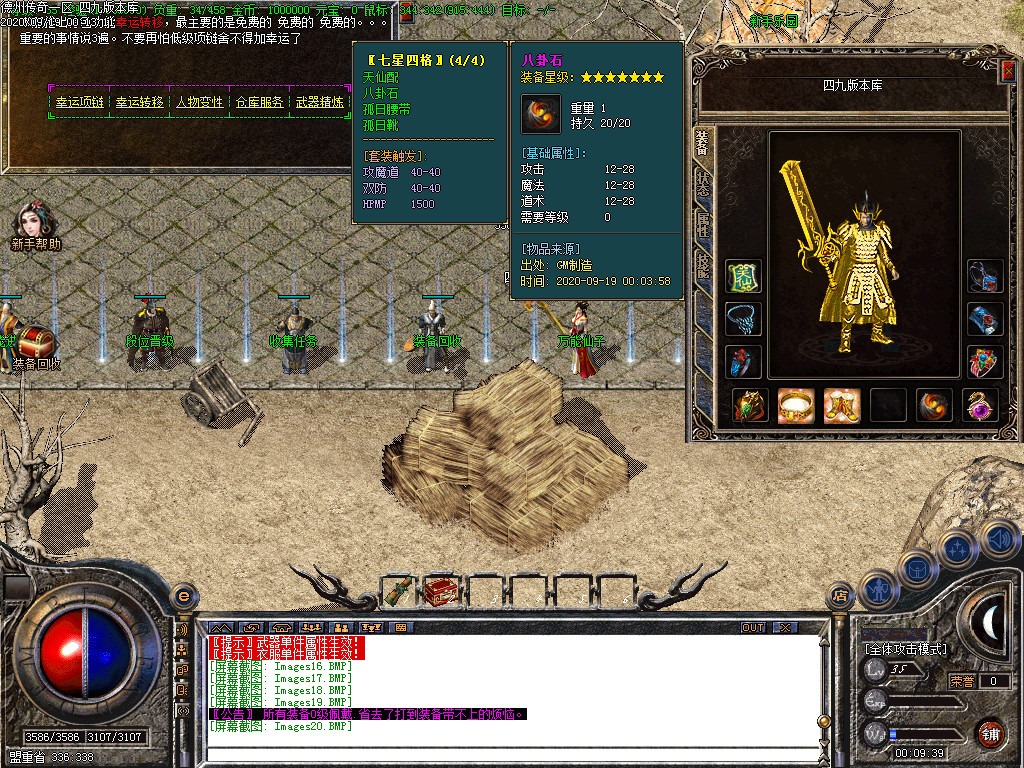
Task: Open the 属性 attributes tab
Action: (x=703, y=224)
